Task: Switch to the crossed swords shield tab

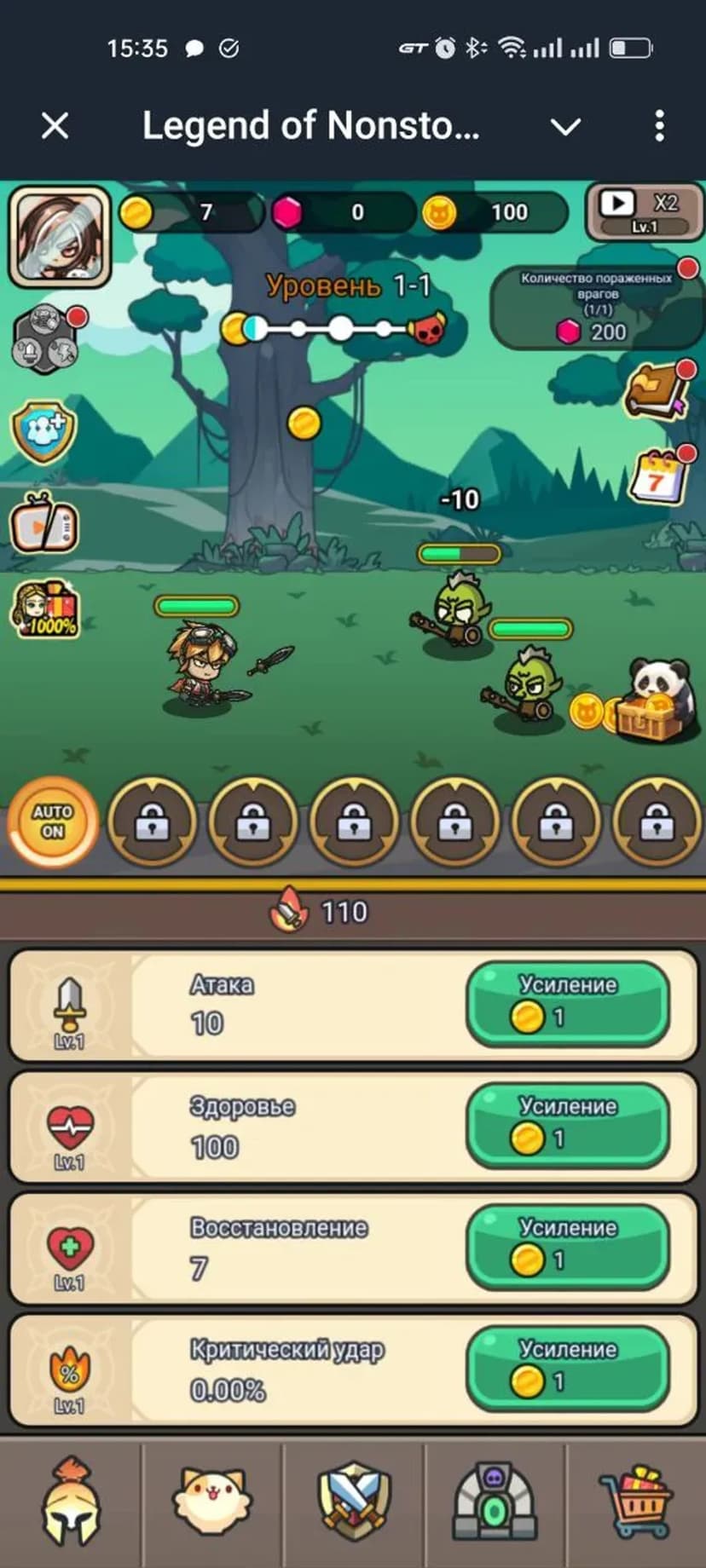Action: (354, 1502)
